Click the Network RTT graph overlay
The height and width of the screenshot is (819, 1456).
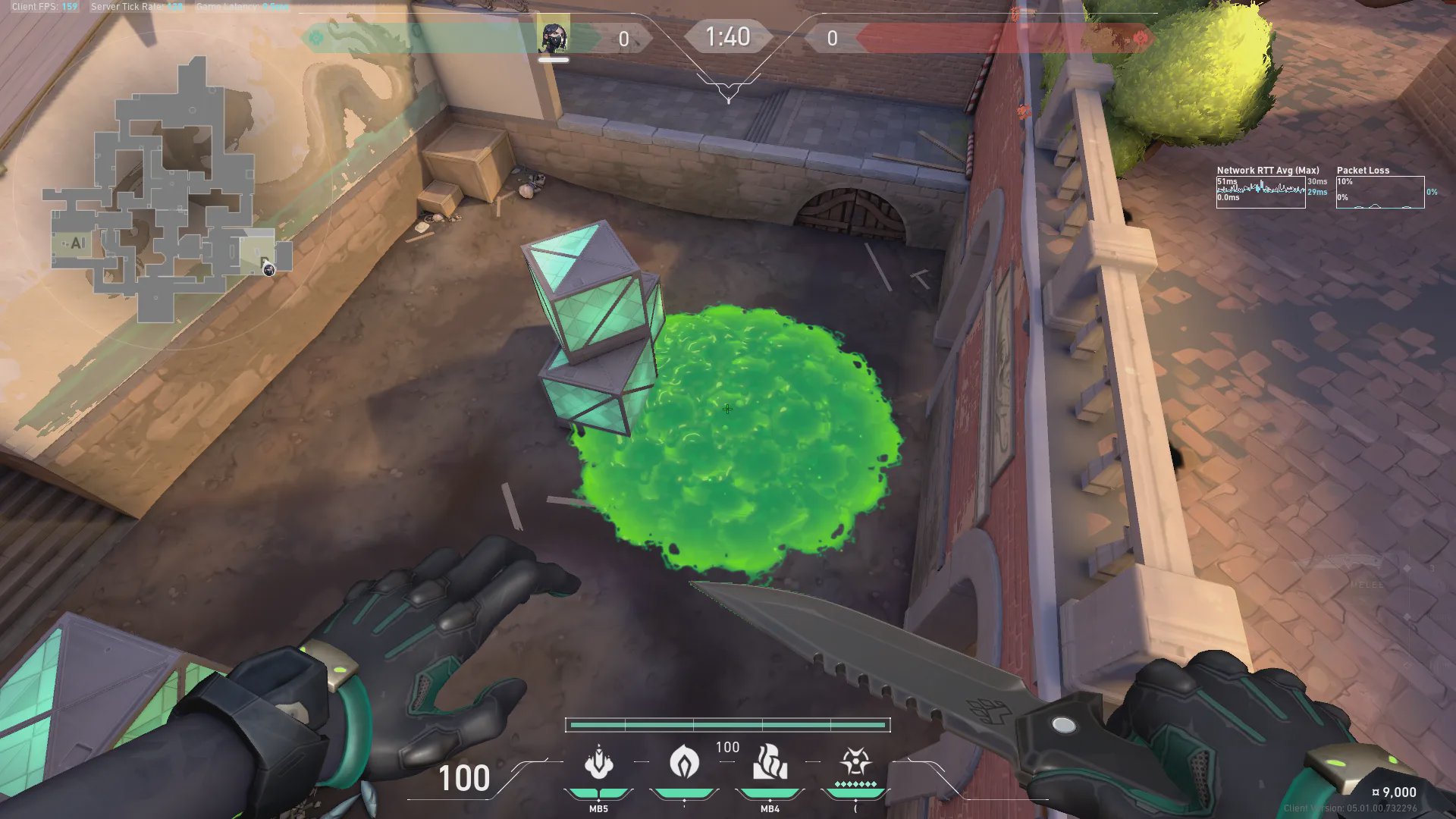pyautogui.click(x=1260, y=192)
